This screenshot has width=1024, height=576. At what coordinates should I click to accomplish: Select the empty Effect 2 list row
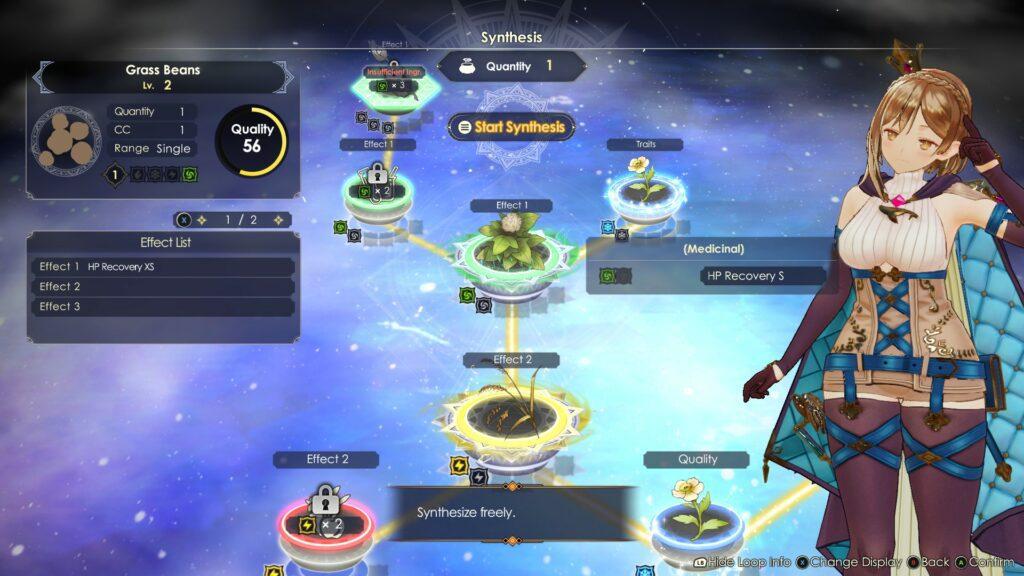tap(165, 287)
